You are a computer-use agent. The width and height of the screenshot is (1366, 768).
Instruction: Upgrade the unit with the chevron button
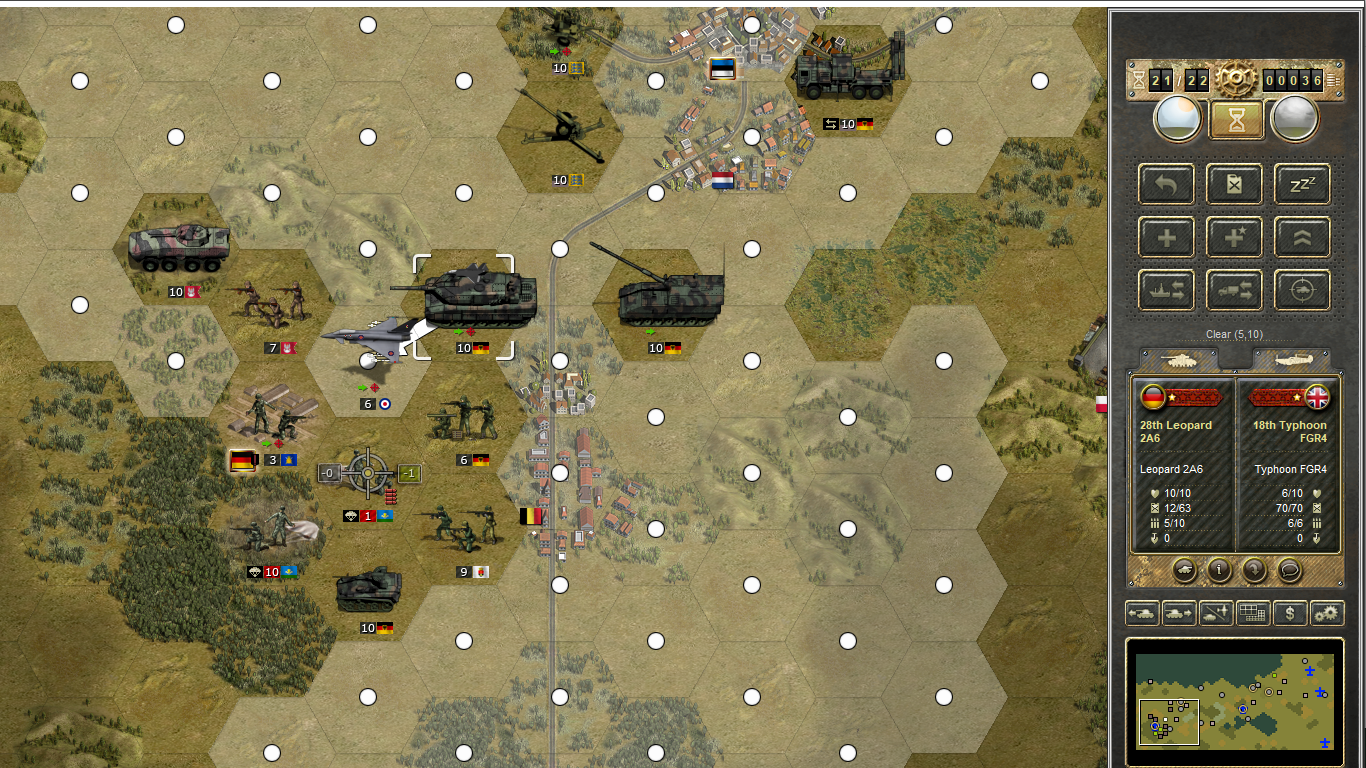coord(1302,237)
